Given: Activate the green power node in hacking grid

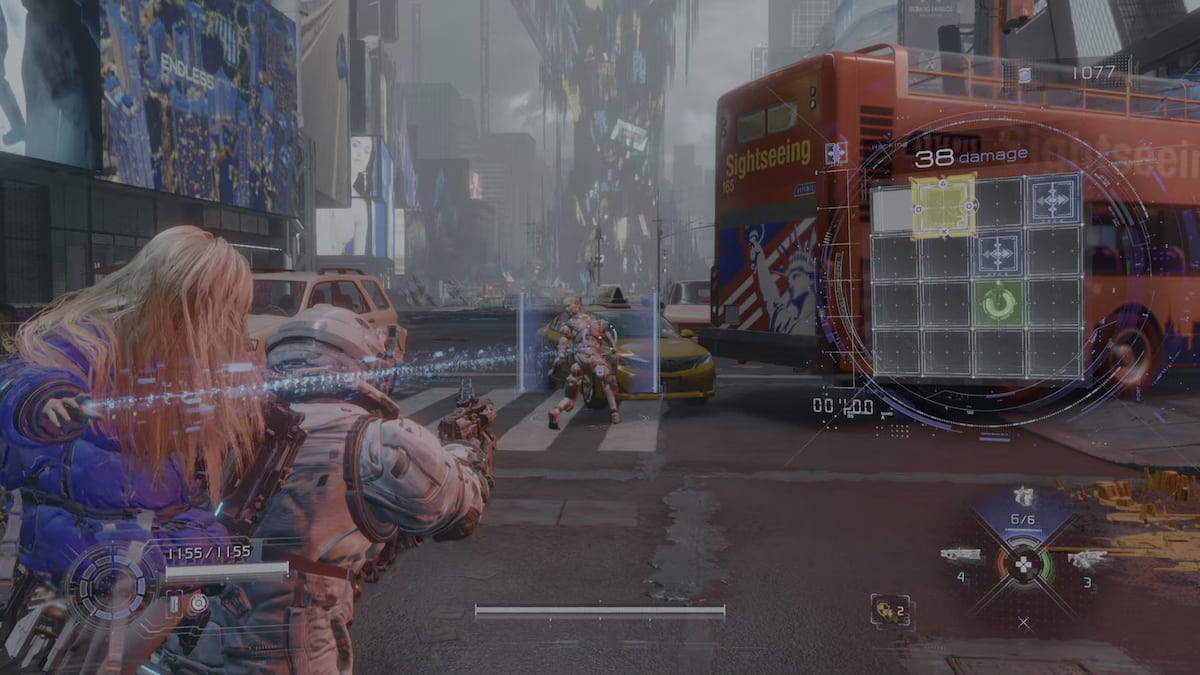Looking at the screenshot, I should click(998, 302).
